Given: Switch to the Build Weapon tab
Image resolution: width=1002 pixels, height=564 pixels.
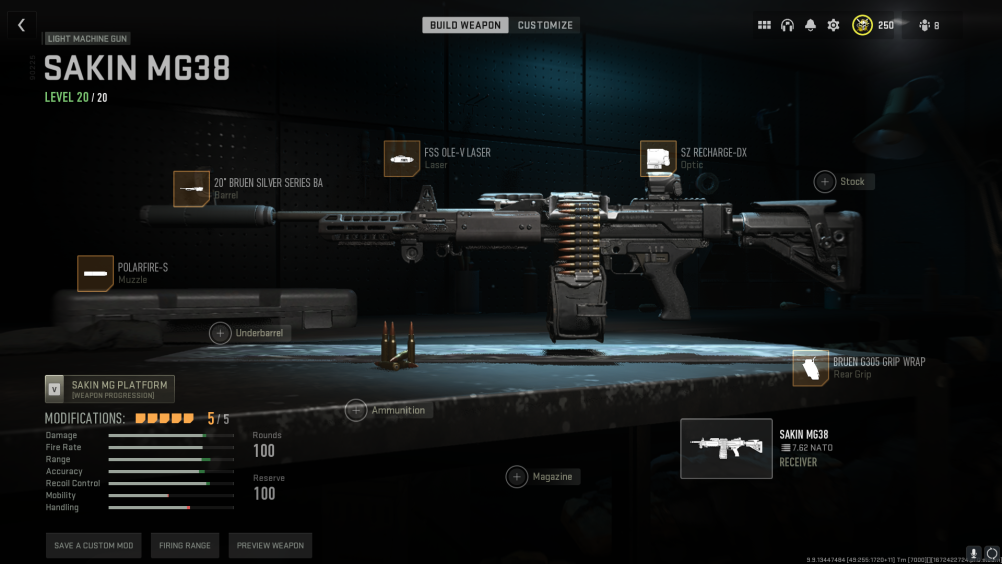Looking at the screenshot, I should pyautogui.click(x=465, y=25).
